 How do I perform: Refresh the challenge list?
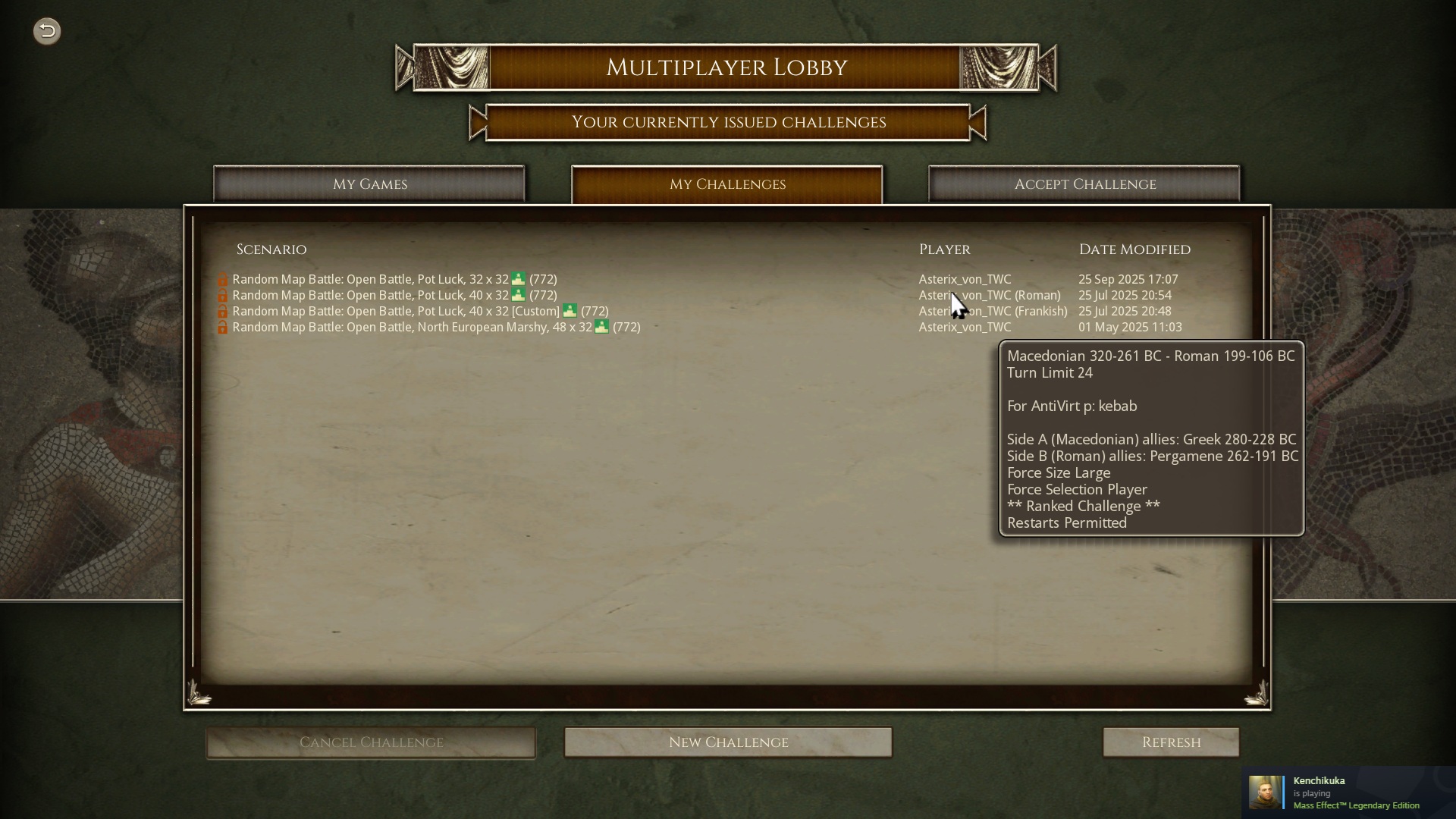pyautogui.click(x=1171, y=742)
